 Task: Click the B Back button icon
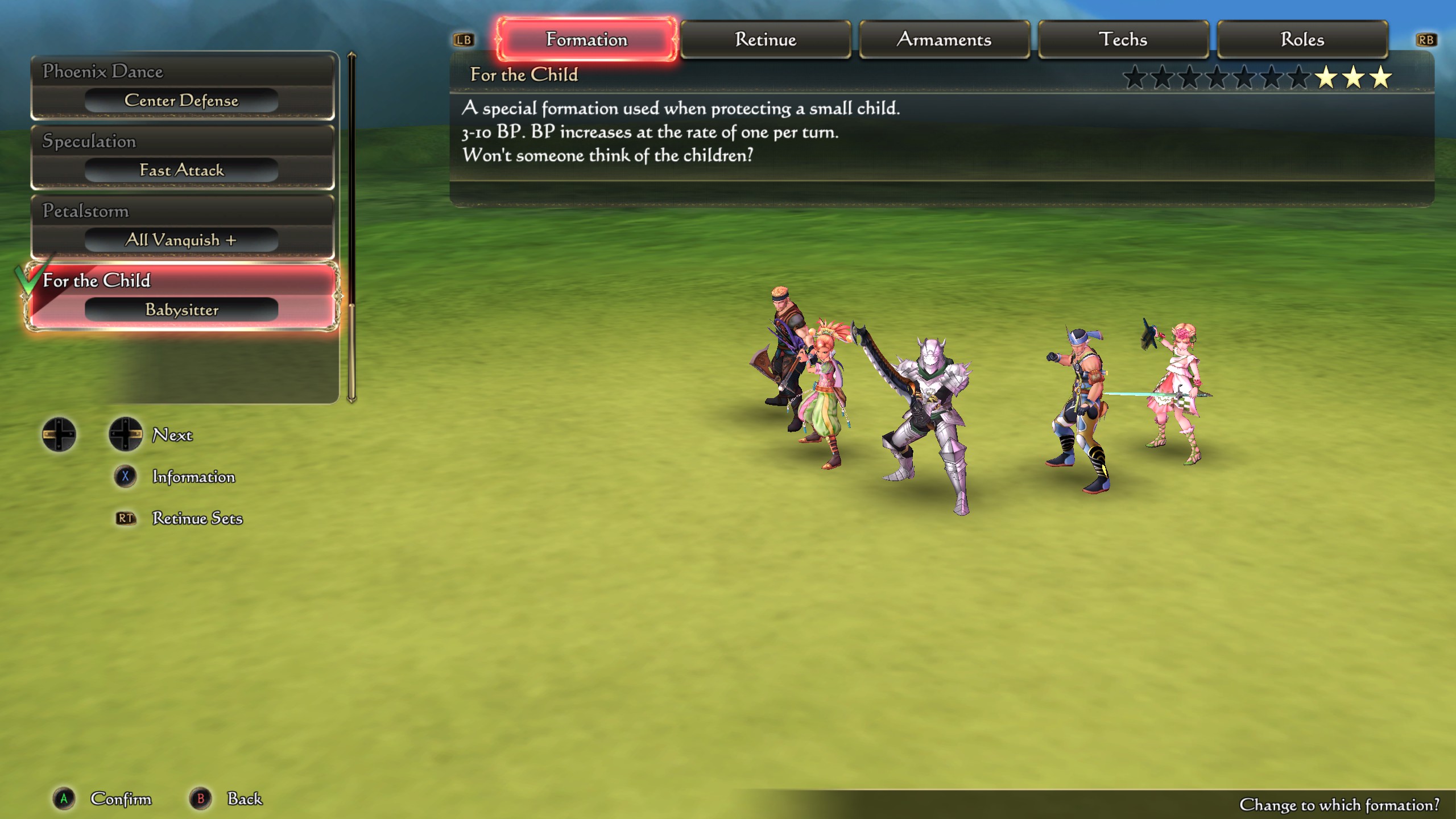tap(200, 799)
